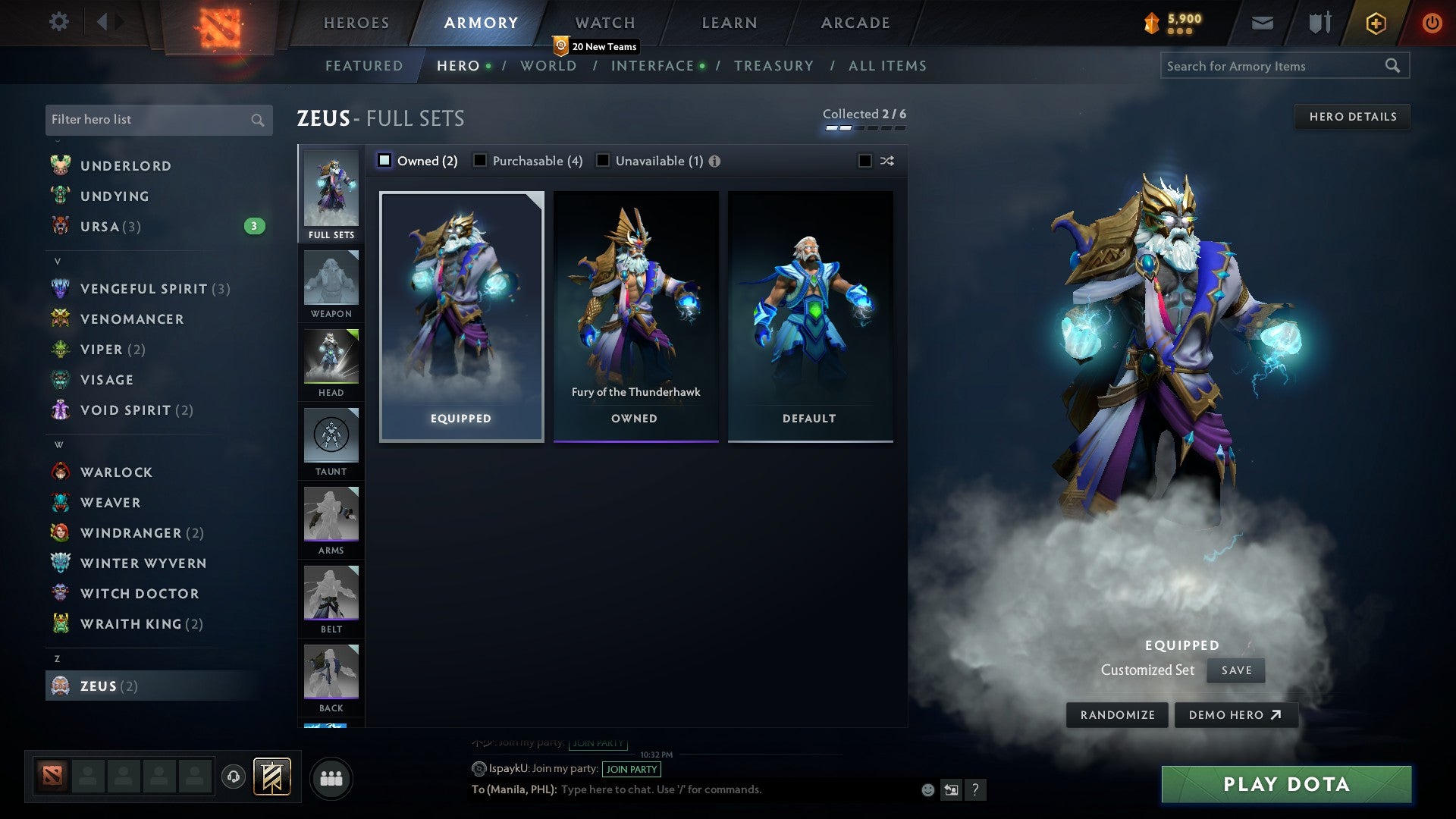Image resolution: width=1456 pixels, height=819 pixels.
Task: Click the Demo Hero button
Action: 1236,714
